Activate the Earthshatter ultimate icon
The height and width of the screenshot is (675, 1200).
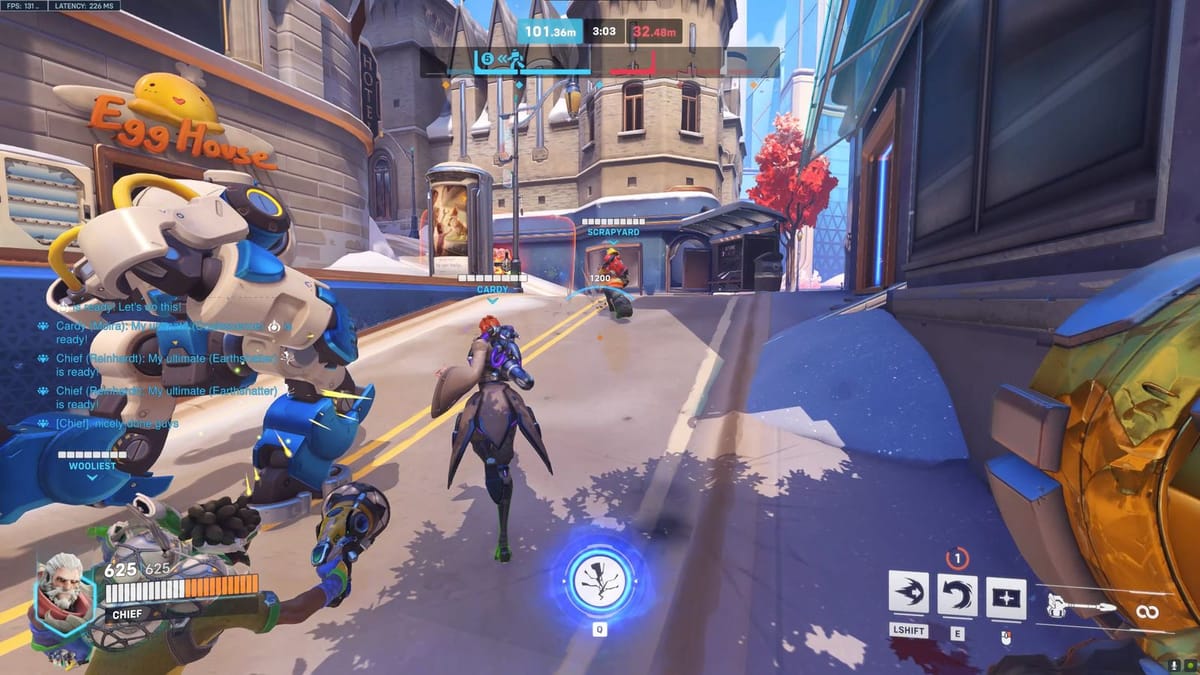click(x=599, y=580)
